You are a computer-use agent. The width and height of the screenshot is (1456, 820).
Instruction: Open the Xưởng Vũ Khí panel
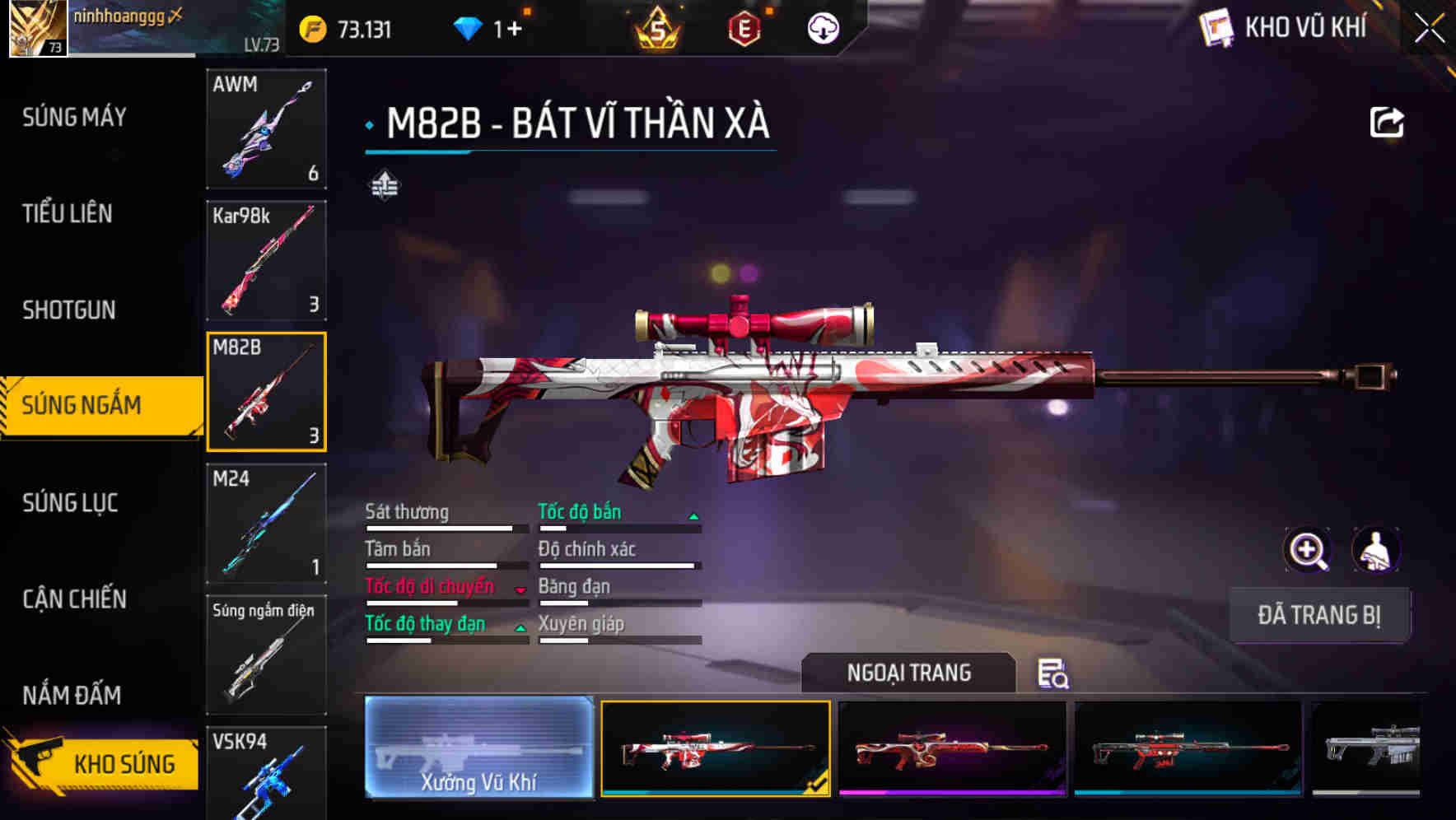(478, 746)
